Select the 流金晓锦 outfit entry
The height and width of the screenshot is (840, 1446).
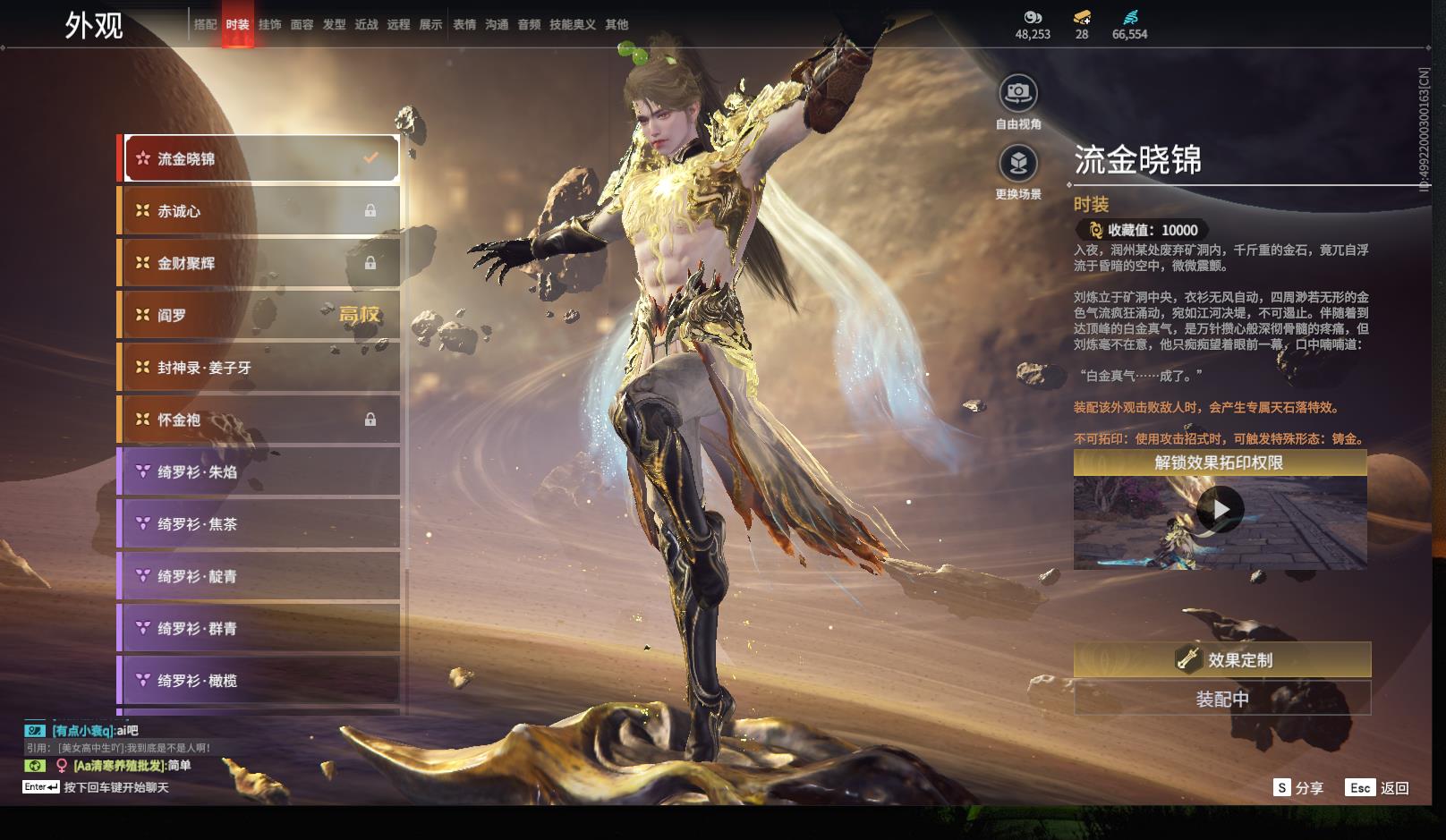(x=261, y=159)
